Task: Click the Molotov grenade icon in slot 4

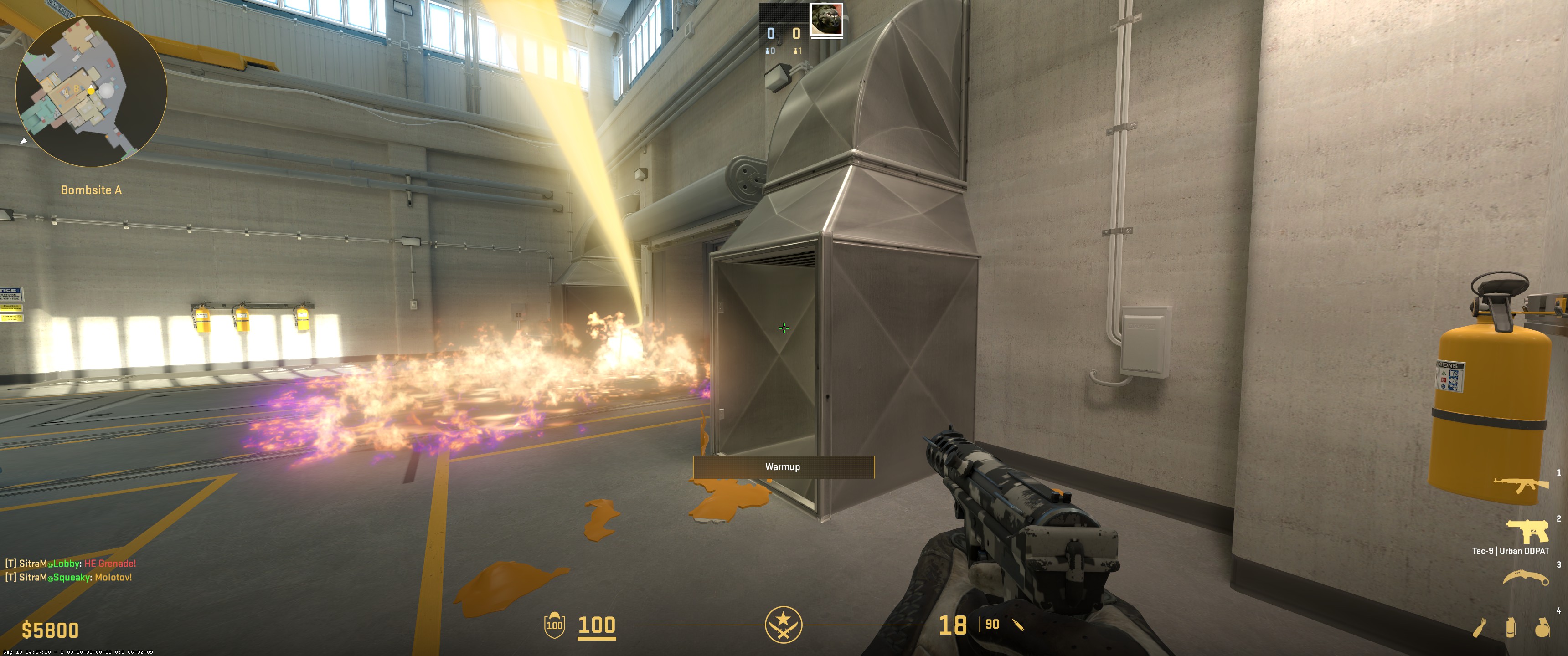Action: (x=1481, y=627)
